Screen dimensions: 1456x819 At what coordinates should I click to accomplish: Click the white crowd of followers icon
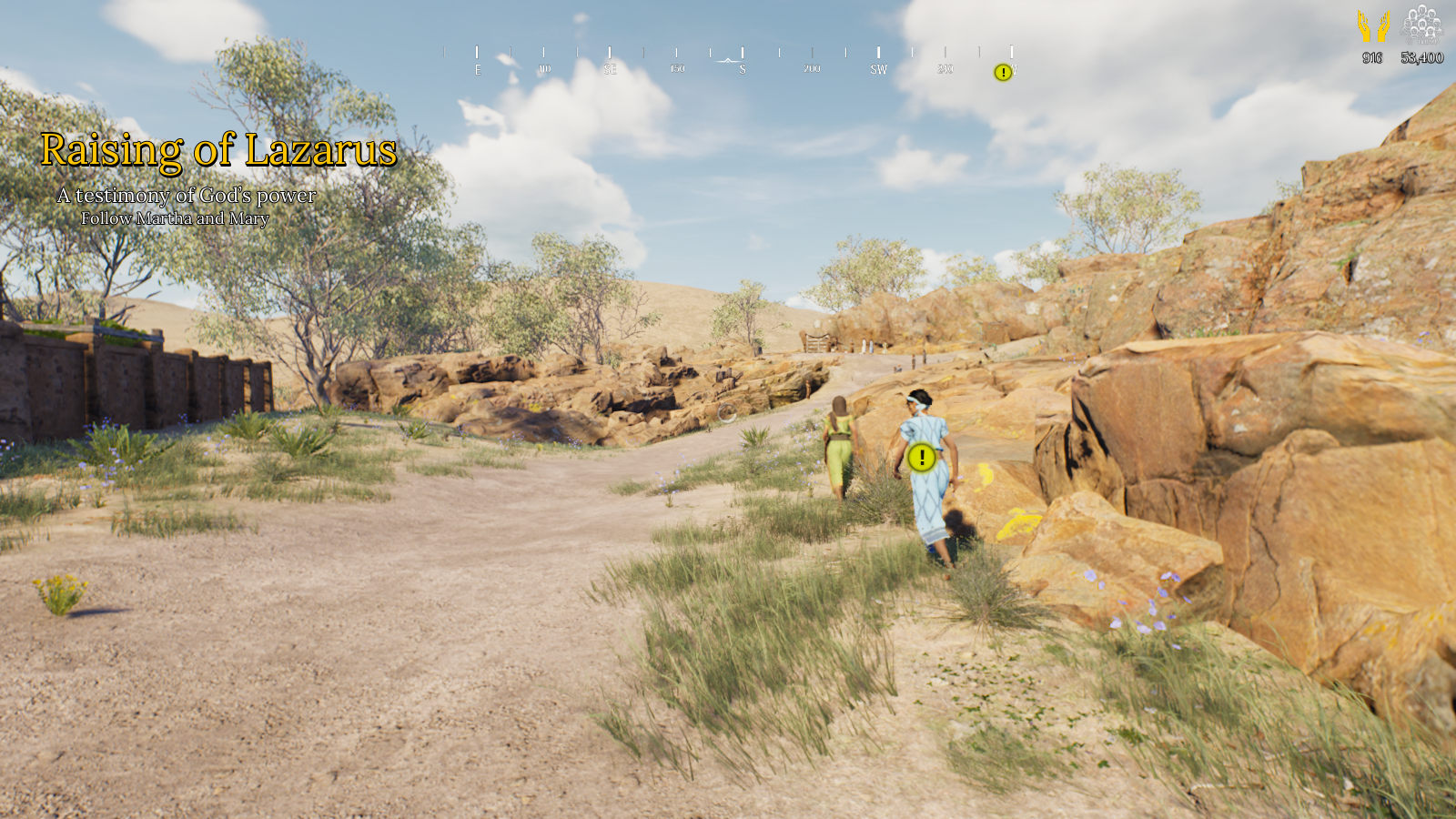[x=1421, y=25]
